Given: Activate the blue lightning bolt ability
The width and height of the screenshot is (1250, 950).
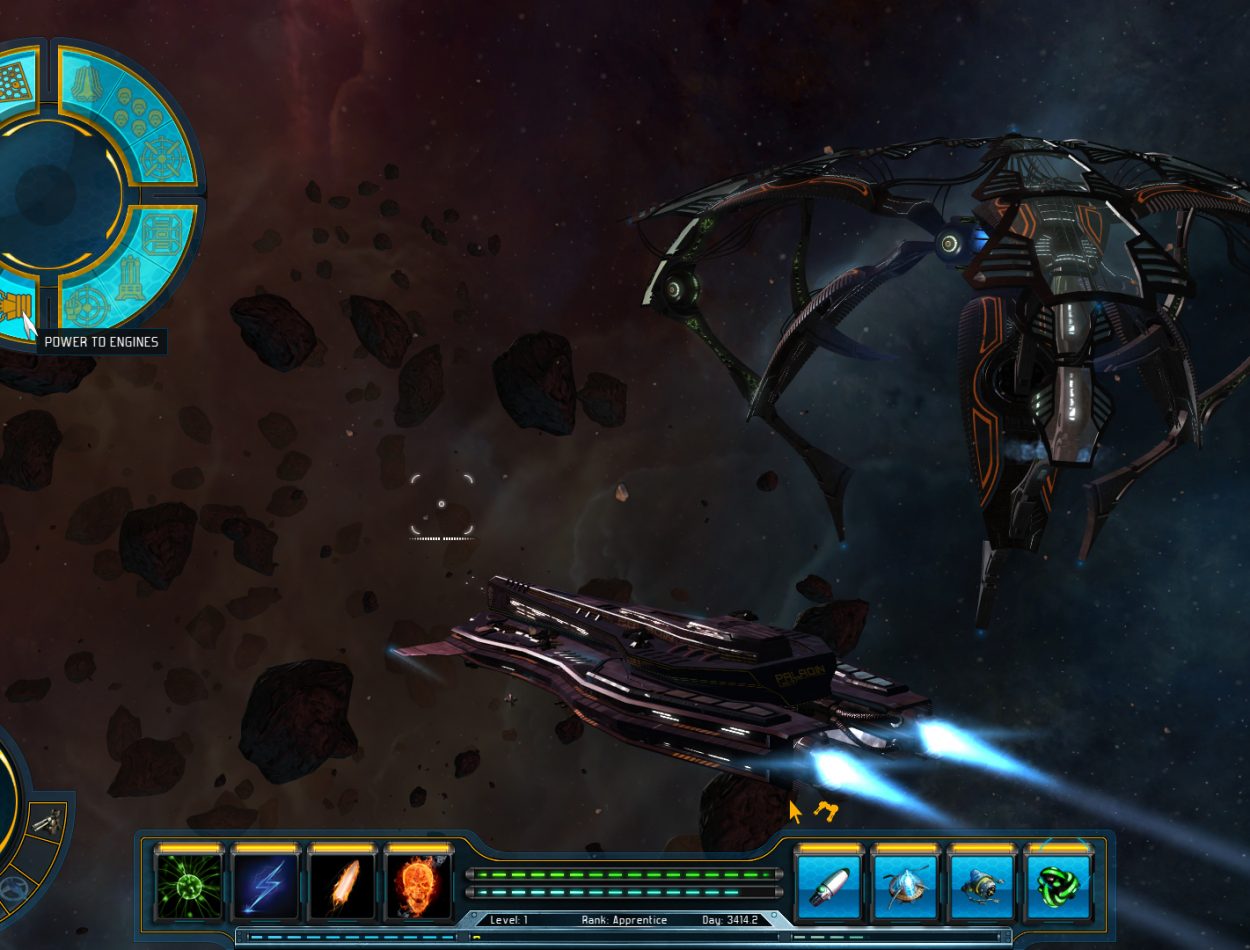Looking at the screenshot, I should pyautogui.click(x=265, y=887).
